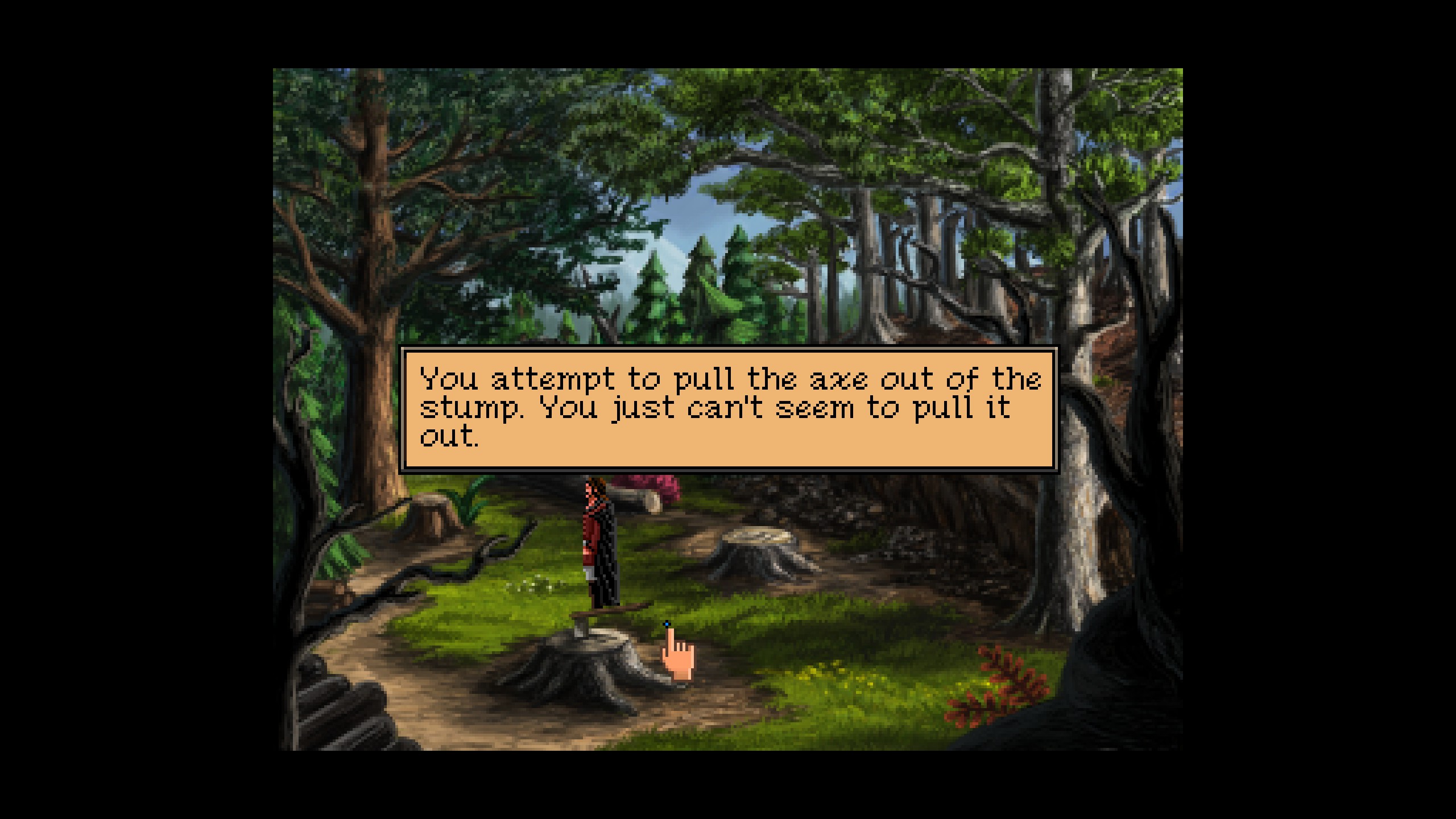Dismiss the axe stump message box

coord(728,409)
